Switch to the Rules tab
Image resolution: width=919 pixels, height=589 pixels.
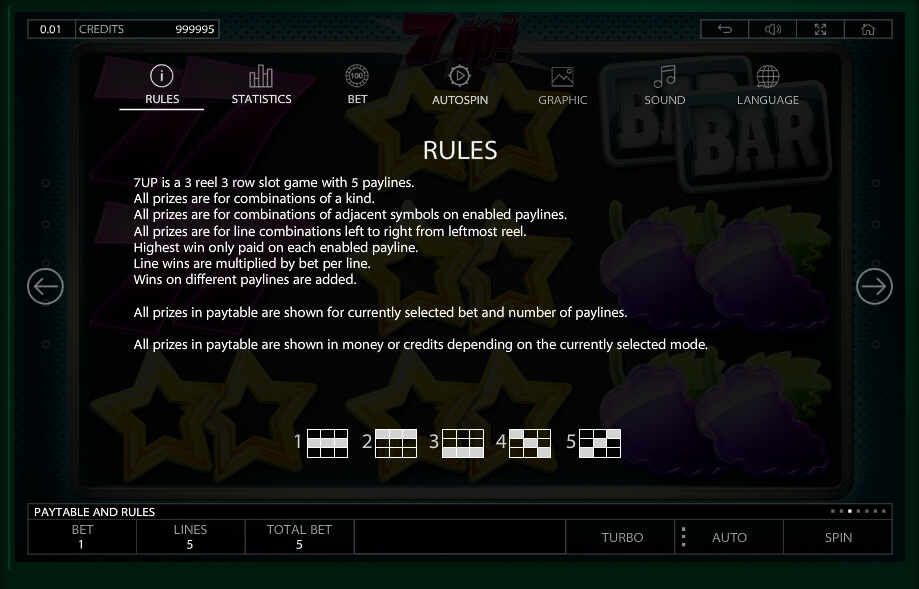click(x=162, y=85)
